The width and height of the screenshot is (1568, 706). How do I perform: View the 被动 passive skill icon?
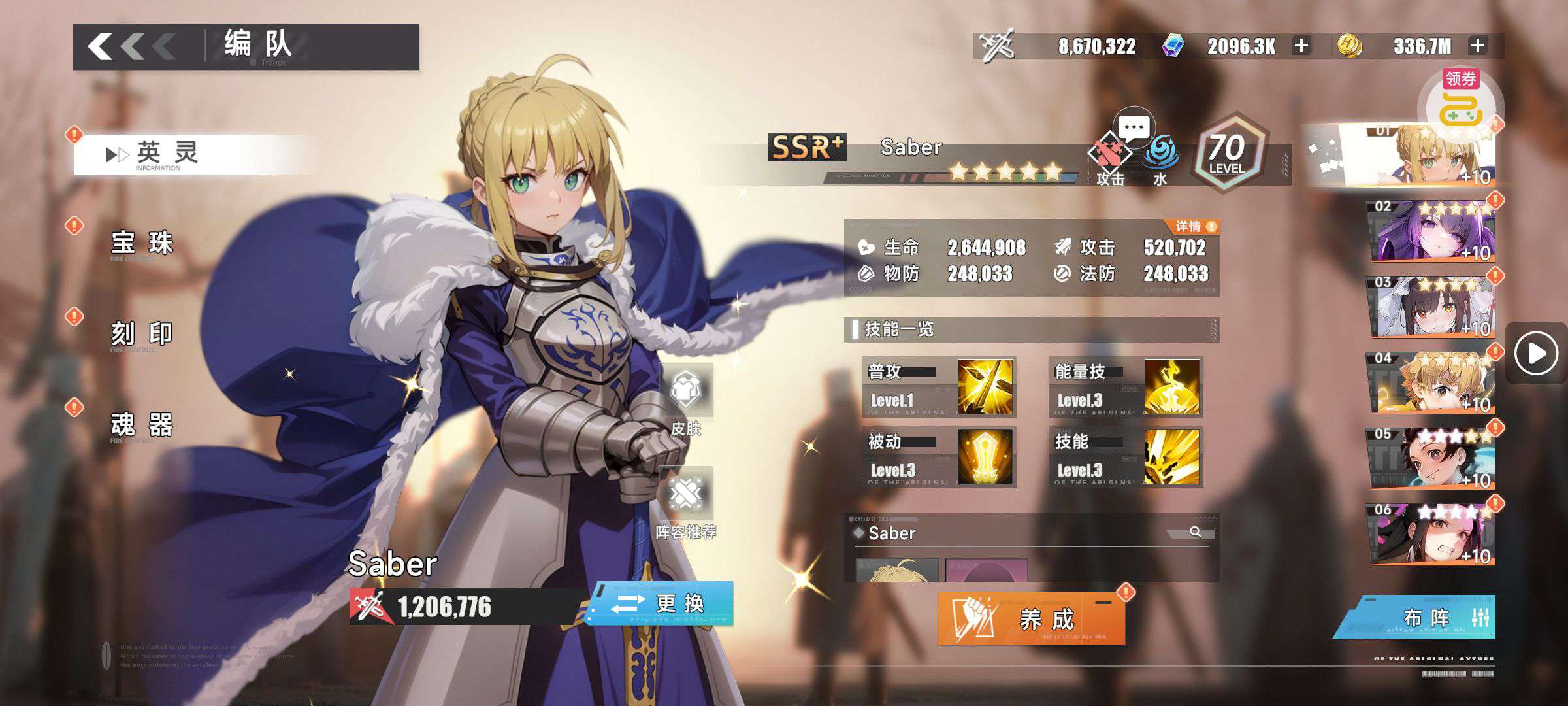[985, 457]
